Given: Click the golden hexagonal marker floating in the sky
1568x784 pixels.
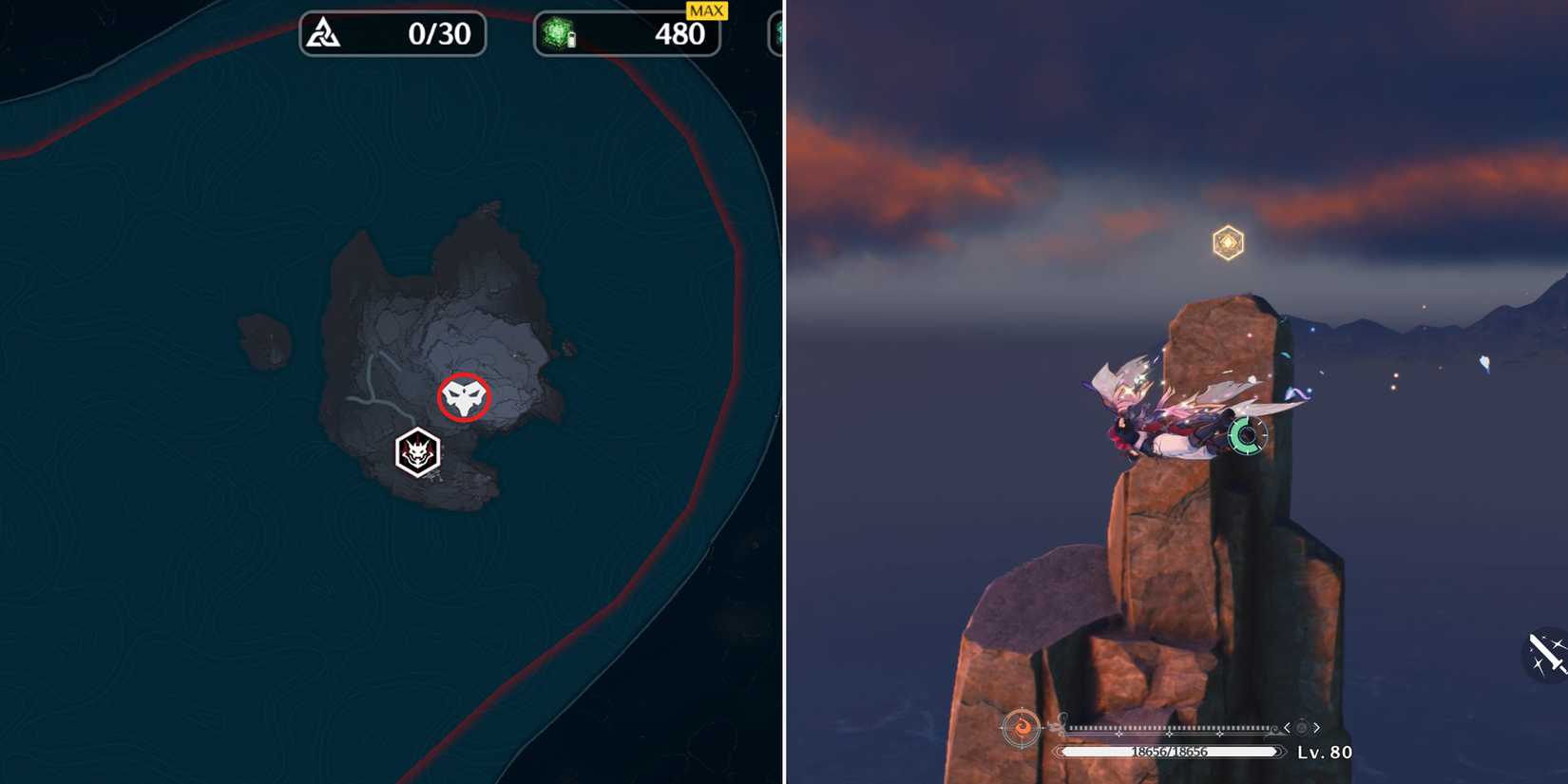Looking at the screenshot, I should (1227, 242).
